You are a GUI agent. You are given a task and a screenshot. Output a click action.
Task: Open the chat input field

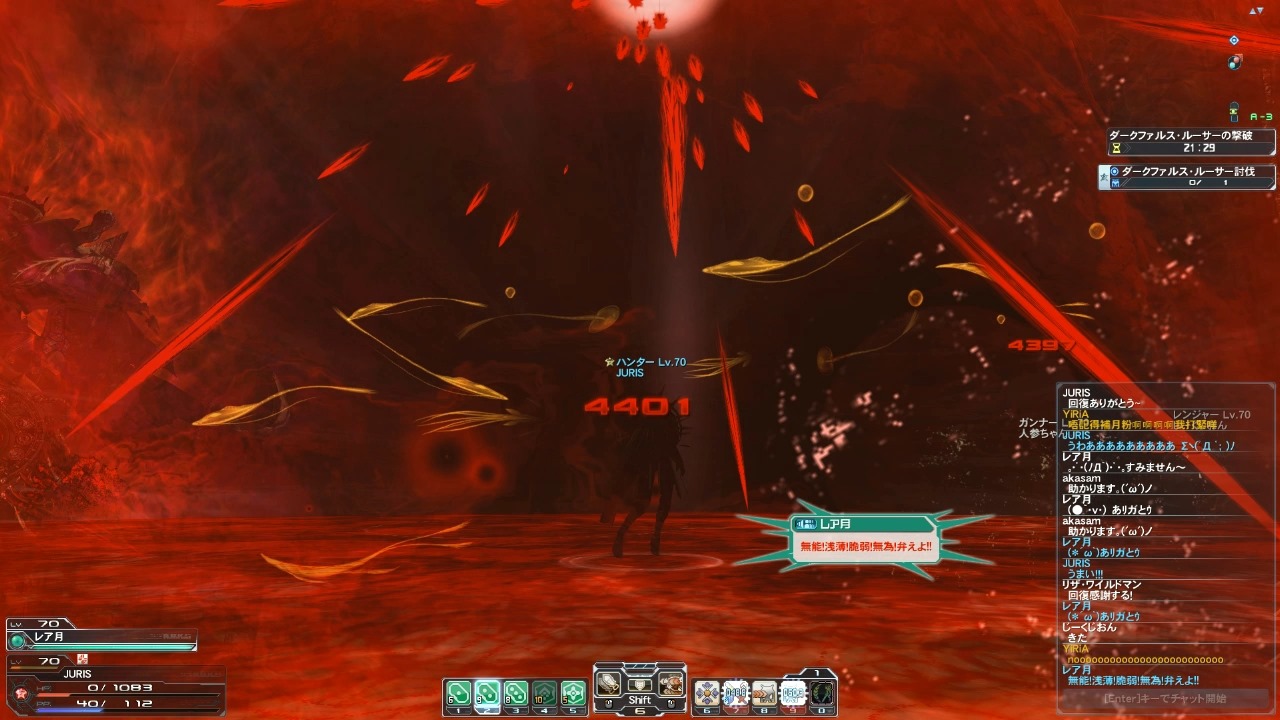click(1165, 699)
